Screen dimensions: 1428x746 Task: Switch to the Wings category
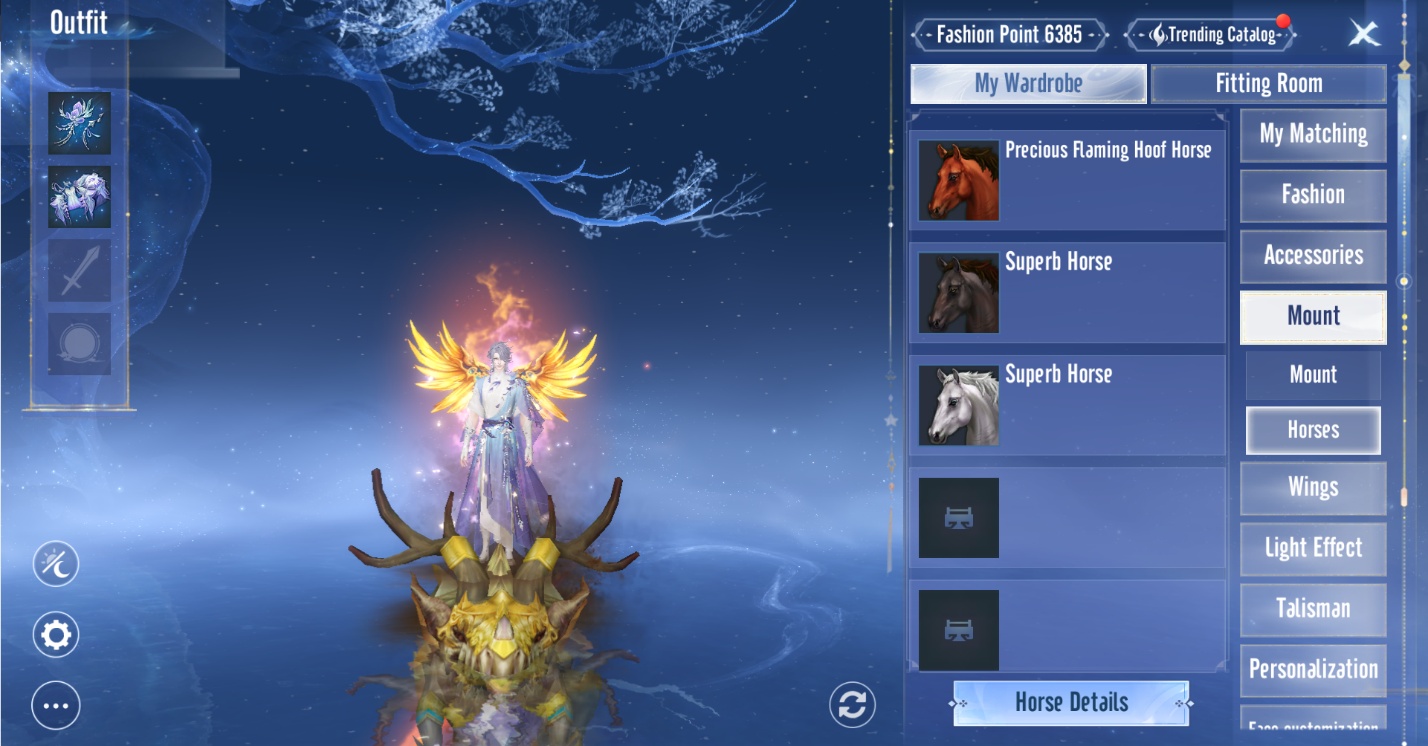tap(1313, 488)
